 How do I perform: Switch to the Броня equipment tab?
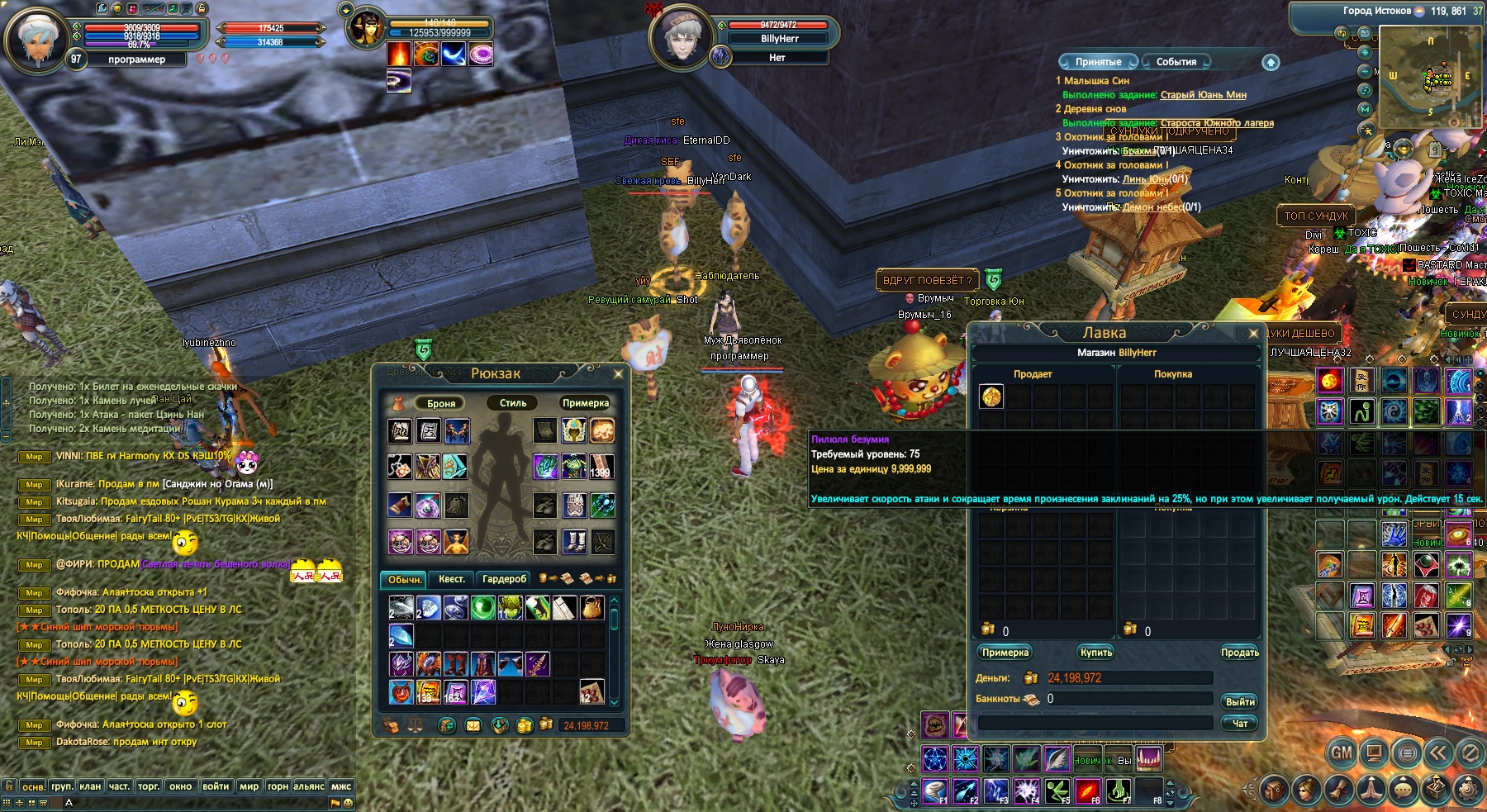tap(441, 403)
